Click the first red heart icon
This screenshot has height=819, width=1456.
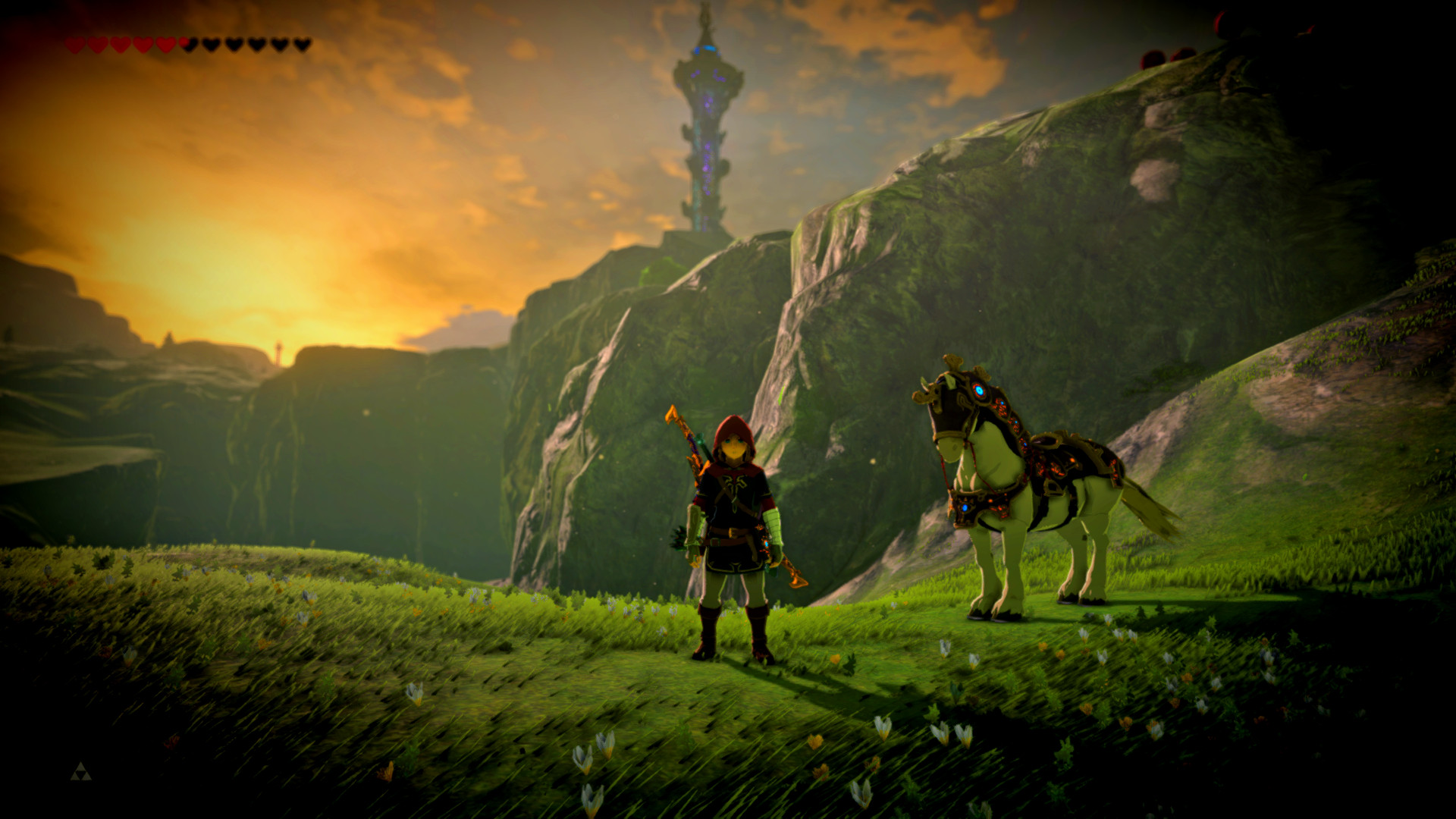(x=75, y=43)
